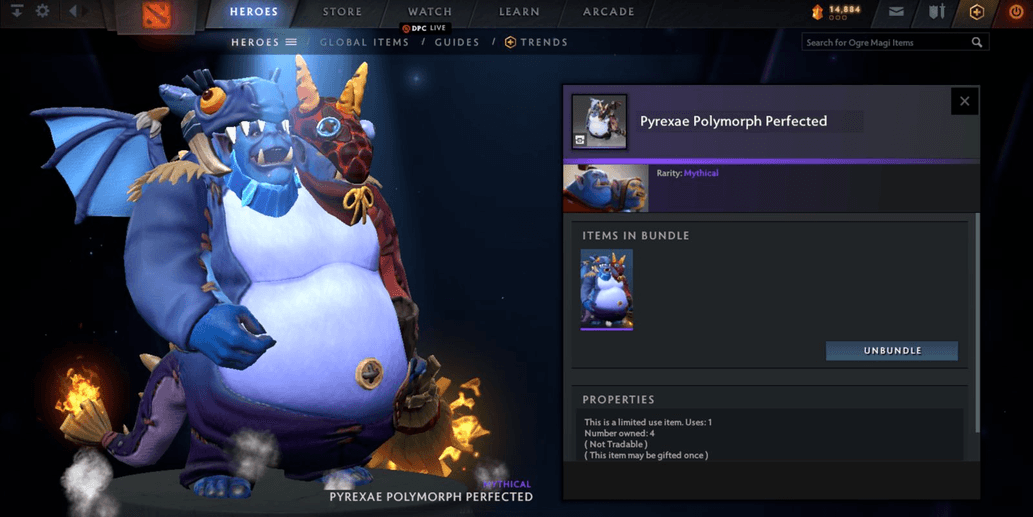The width and height of the screenshot is (1033, 517).
Task: Open the armory shield and sword icon
Action: 936,13
